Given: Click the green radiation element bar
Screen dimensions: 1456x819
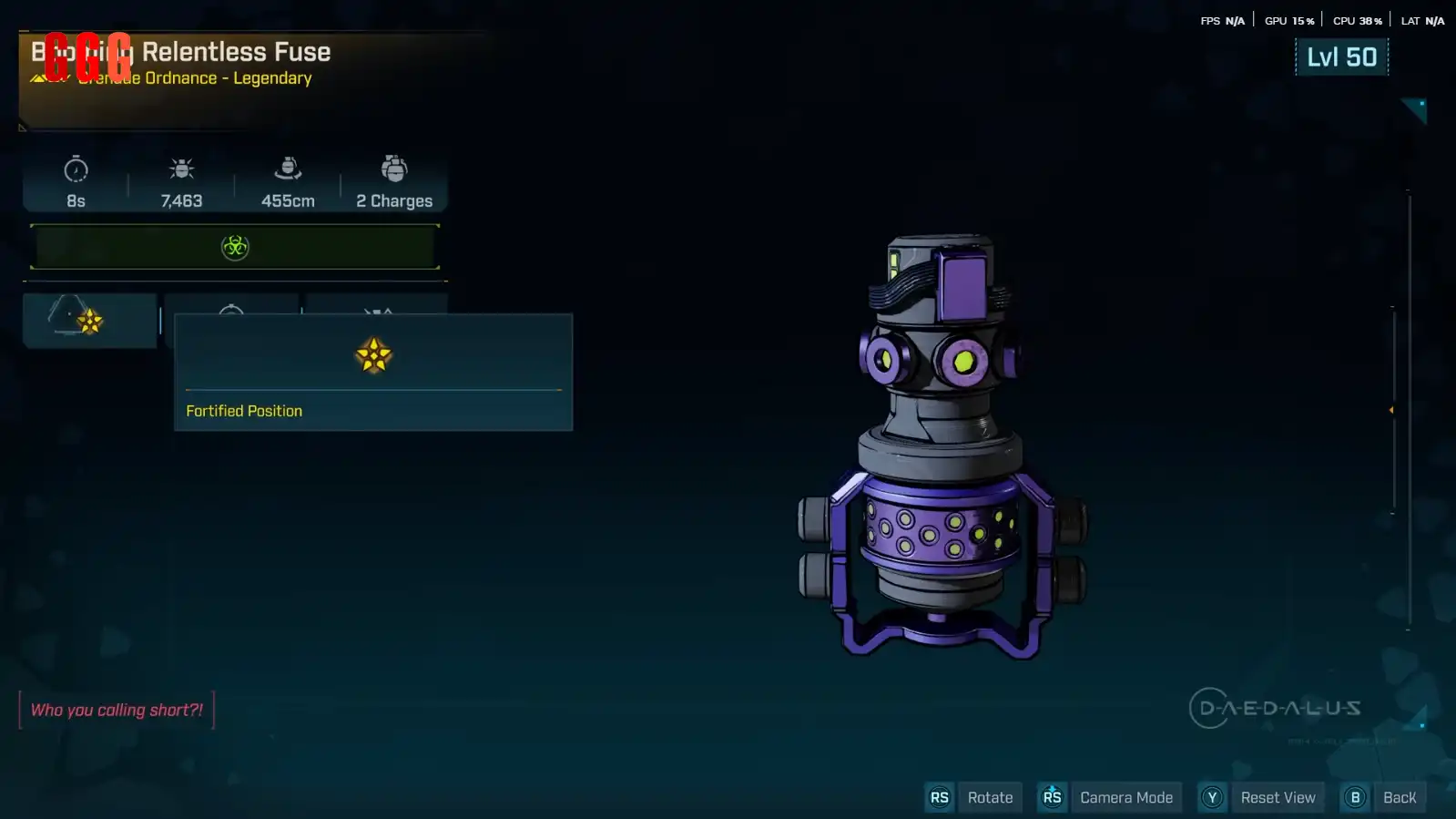Looking at the screenshot, I should [235, 247].
